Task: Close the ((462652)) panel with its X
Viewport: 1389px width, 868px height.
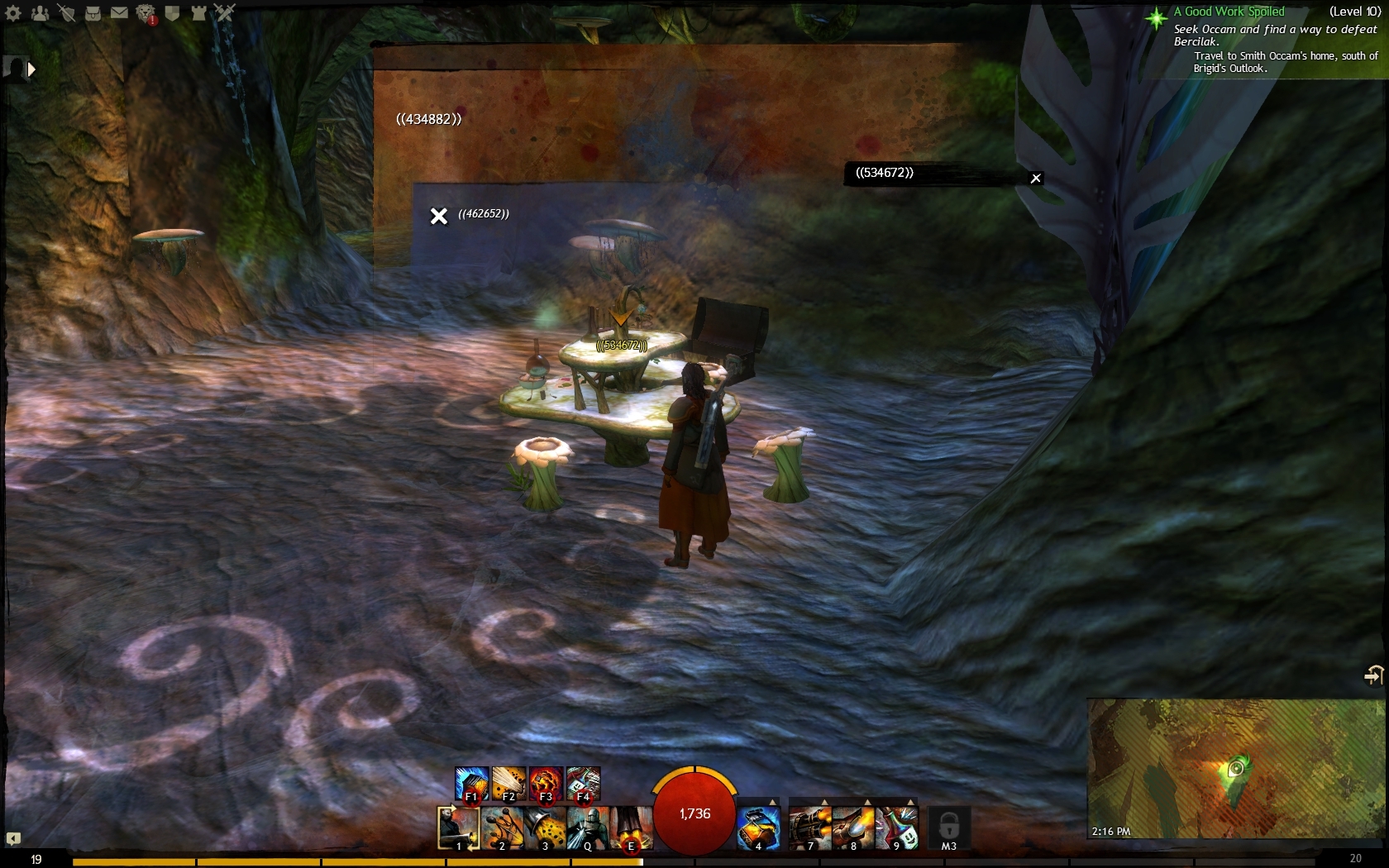Action: 439,216
